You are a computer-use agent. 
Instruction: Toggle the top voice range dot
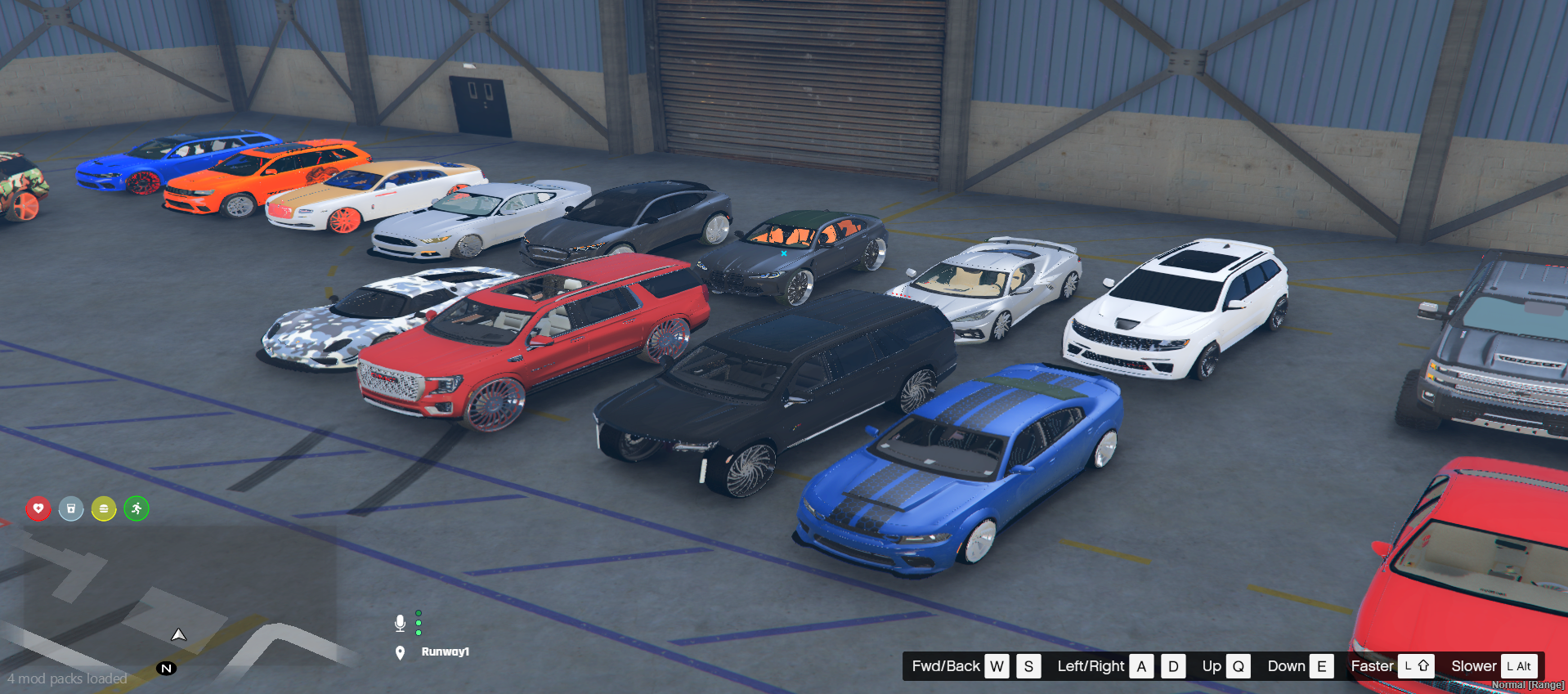click(x=418, y=612)
